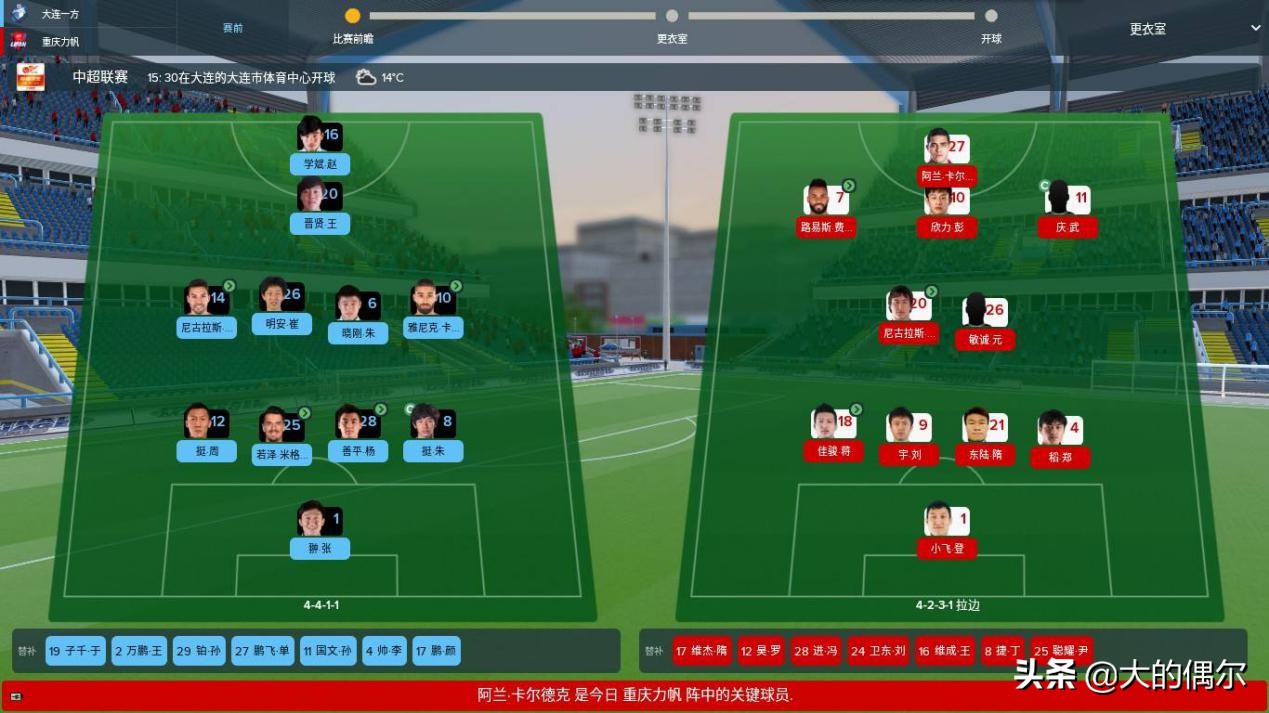The height and width of the screenshot is (713, 1269).
Task: Pick substitute 27 鹏飞·单
Action: pos(263,651)
